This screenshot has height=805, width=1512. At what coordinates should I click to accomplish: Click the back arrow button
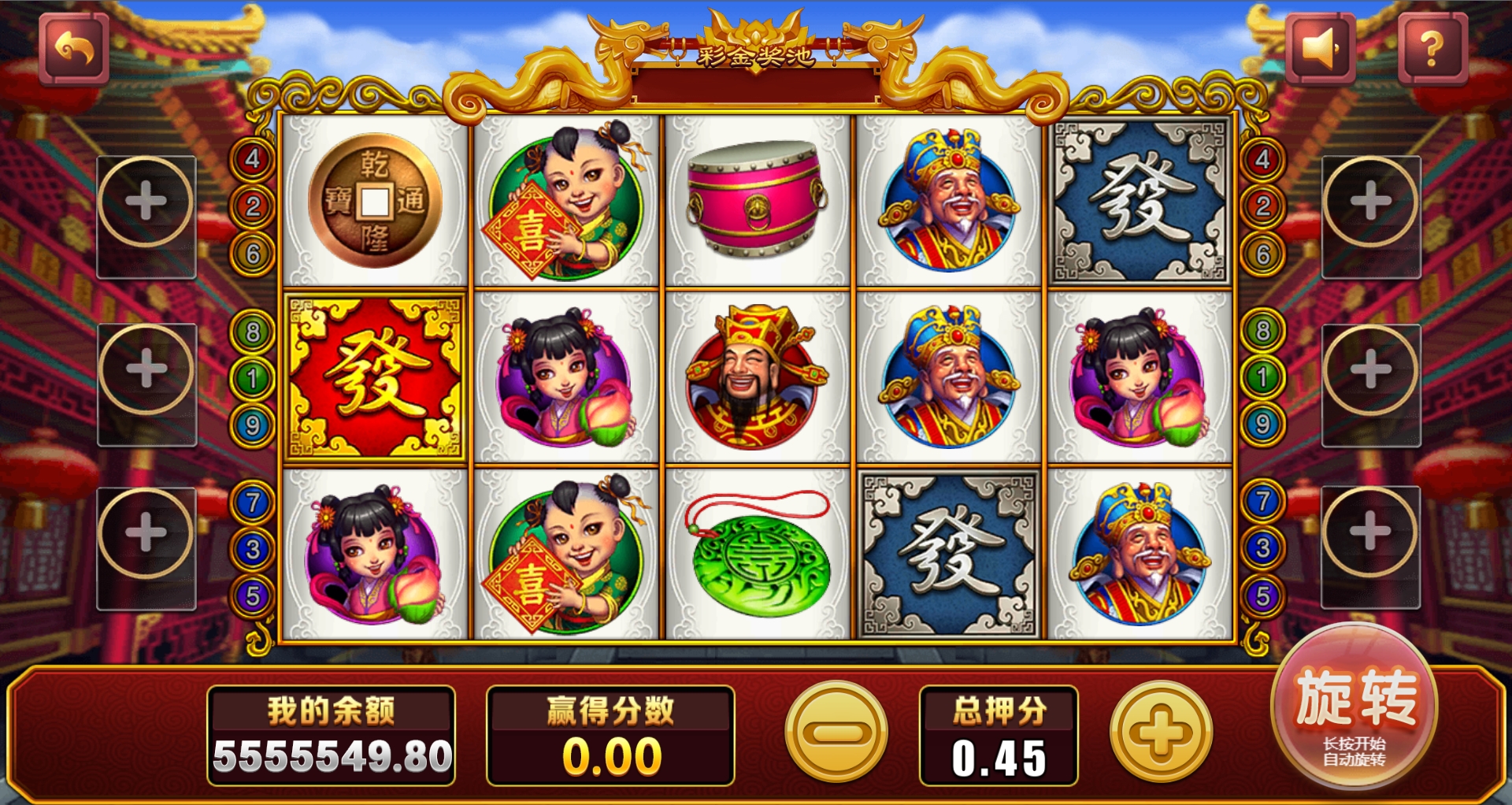tap(74, 50)
